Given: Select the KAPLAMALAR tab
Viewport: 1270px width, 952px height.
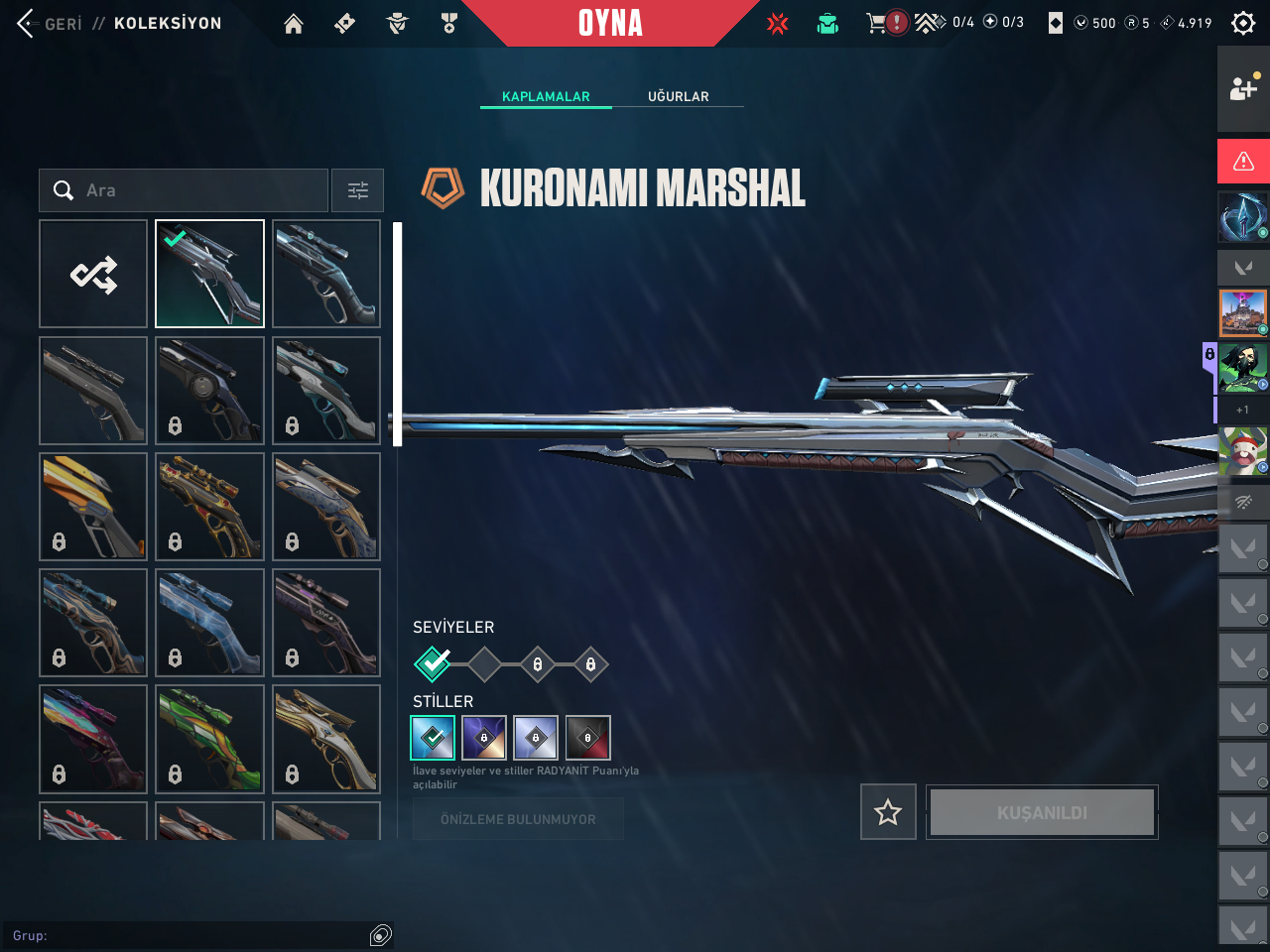Looking at the screenshot, I should point(546,96).
